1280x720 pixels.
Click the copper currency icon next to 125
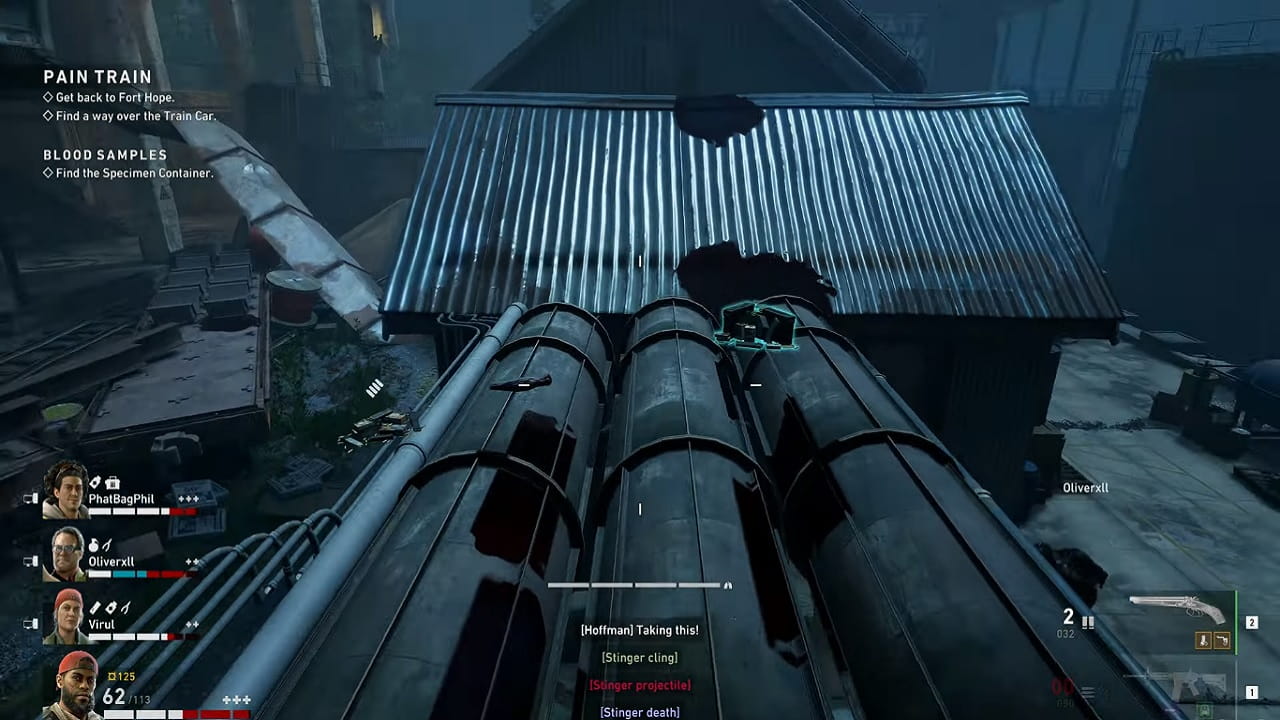112,675
